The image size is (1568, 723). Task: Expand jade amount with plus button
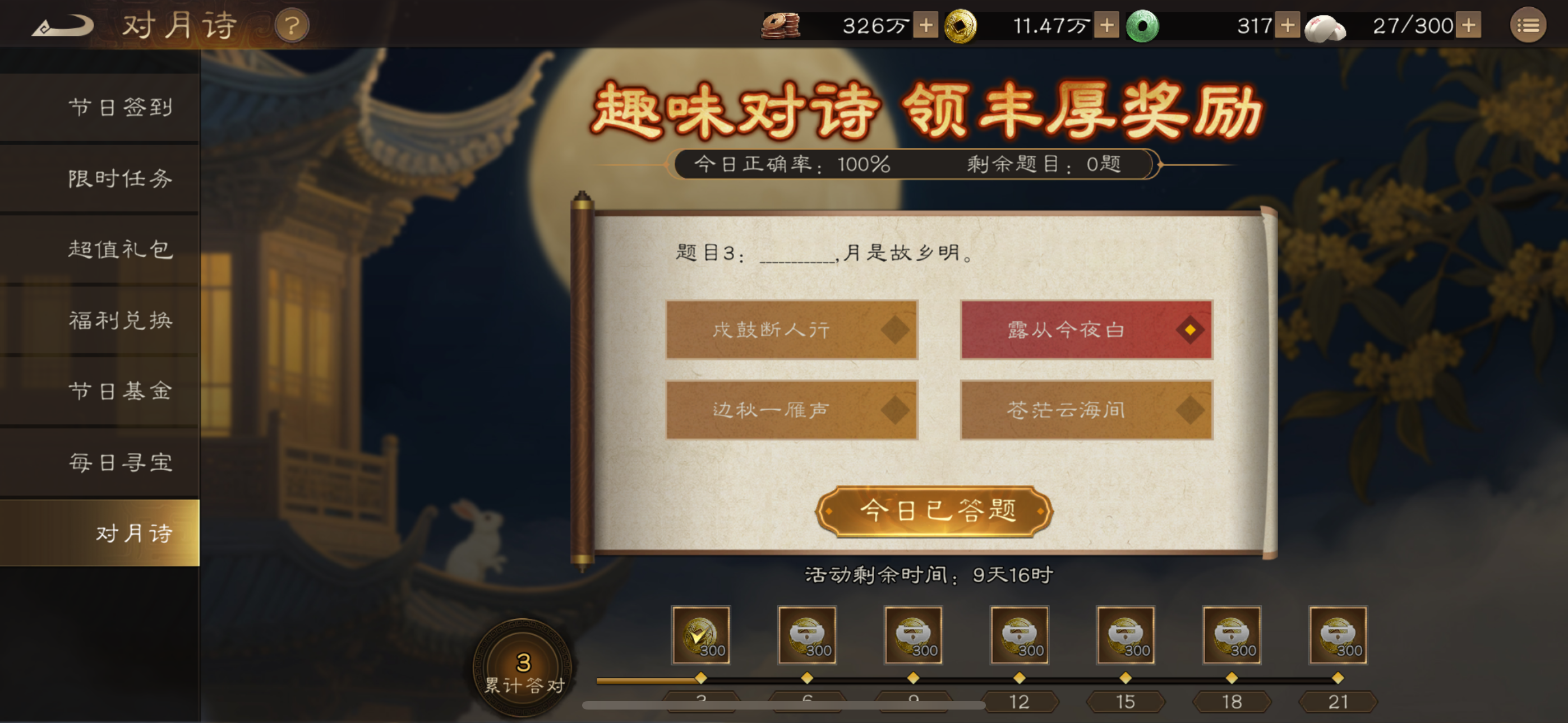1287,26
